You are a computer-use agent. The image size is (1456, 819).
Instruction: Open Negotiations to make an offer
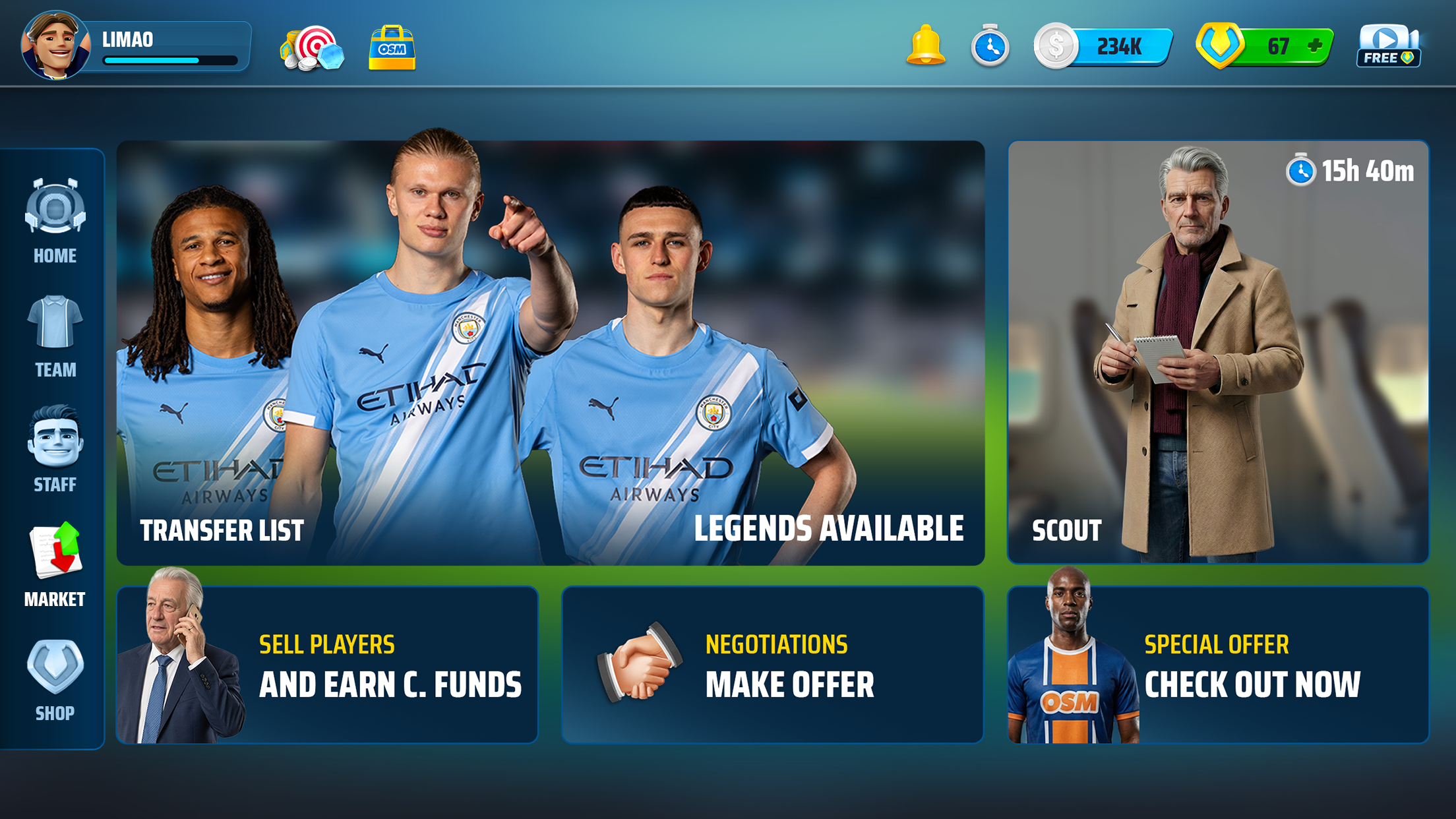(x=772, y=665)
